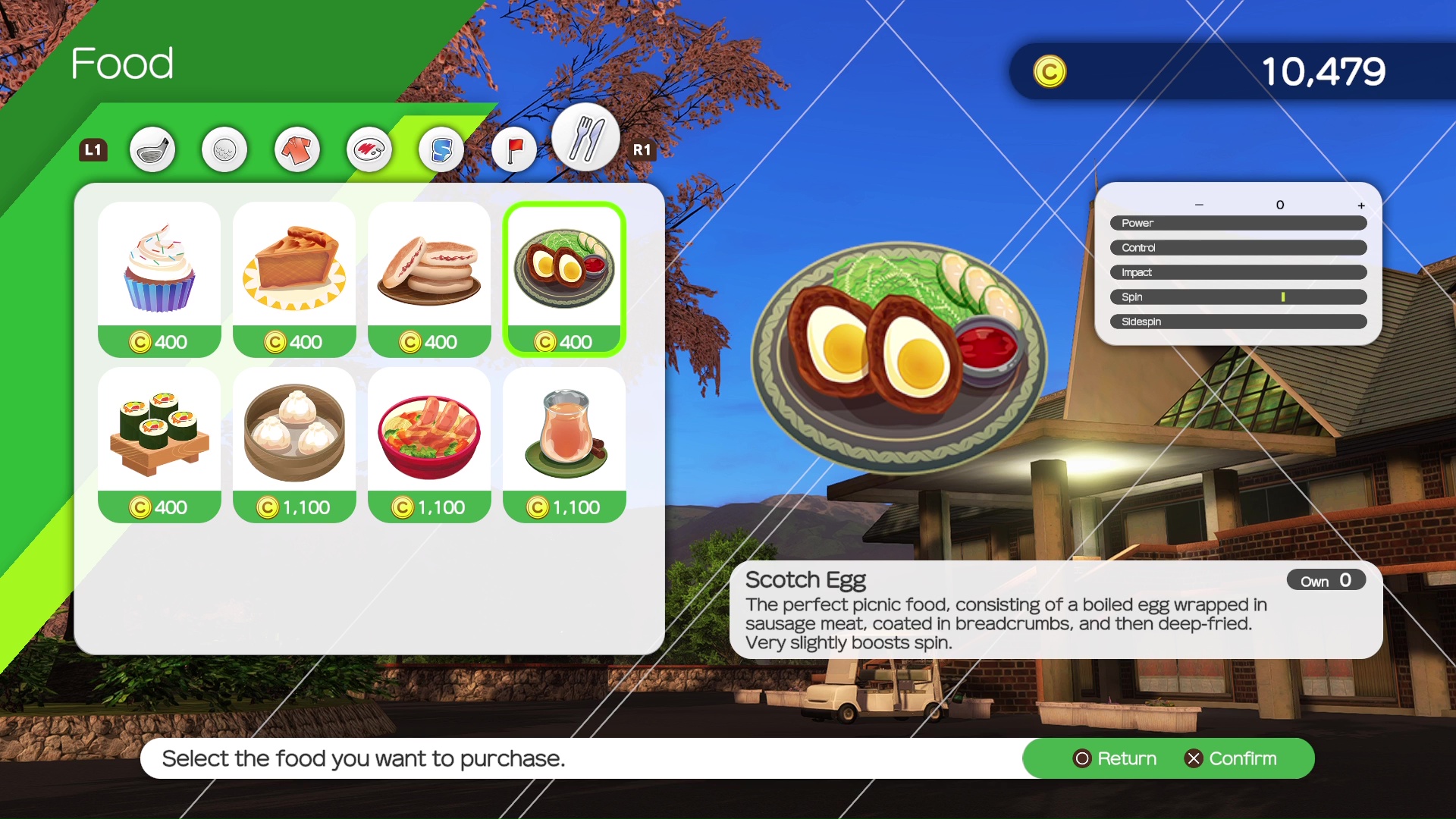Open the red paint palette tab
This screenshot has height=819, width=1456.
[x=369, y=149]
